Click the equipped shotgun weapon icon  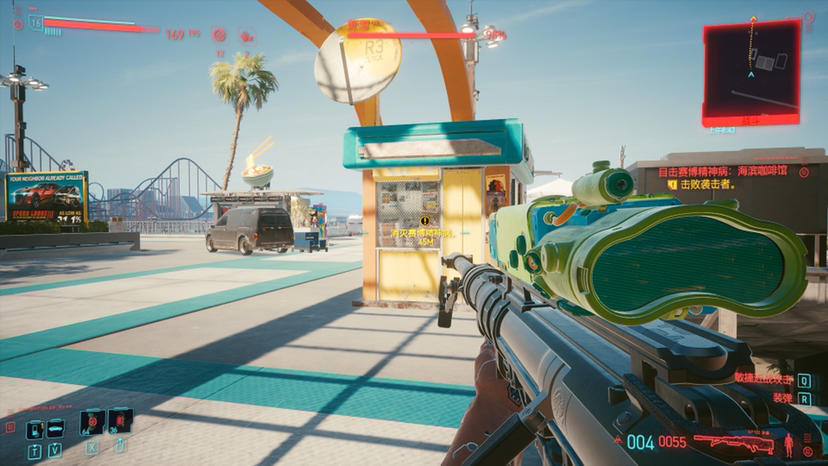click(733, 442)
